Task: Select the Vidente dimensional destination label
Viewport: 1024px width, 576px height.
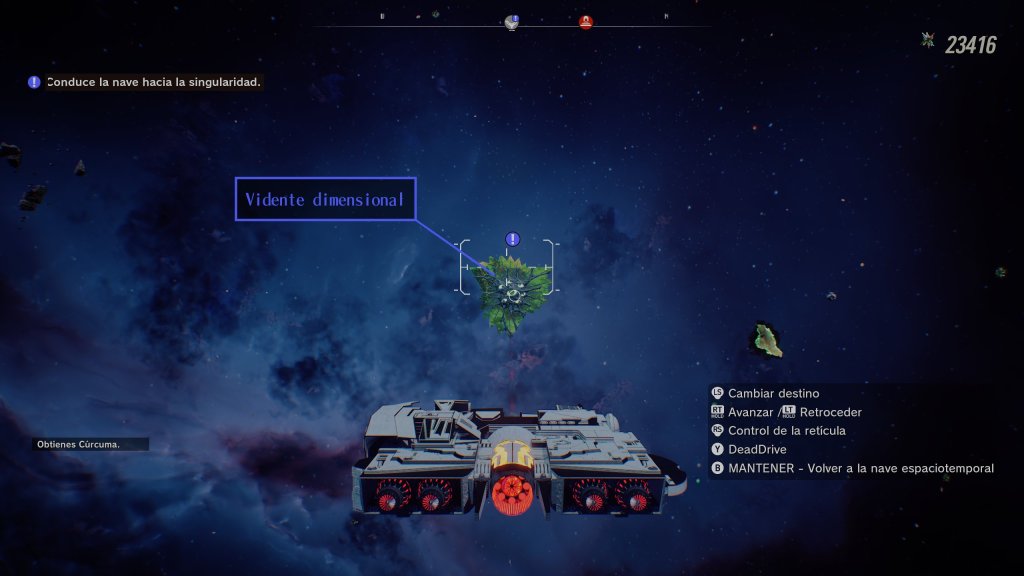Action: pos(325,199)
